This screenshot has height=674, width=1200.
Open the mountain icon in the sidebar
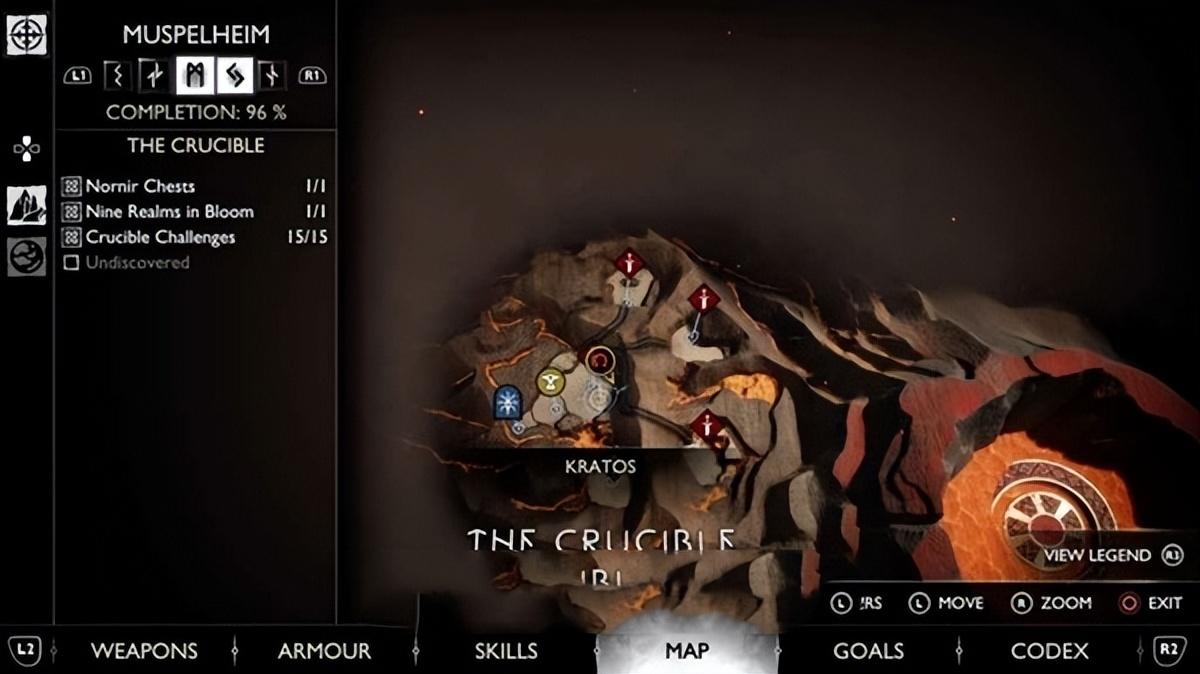[26, 205]
